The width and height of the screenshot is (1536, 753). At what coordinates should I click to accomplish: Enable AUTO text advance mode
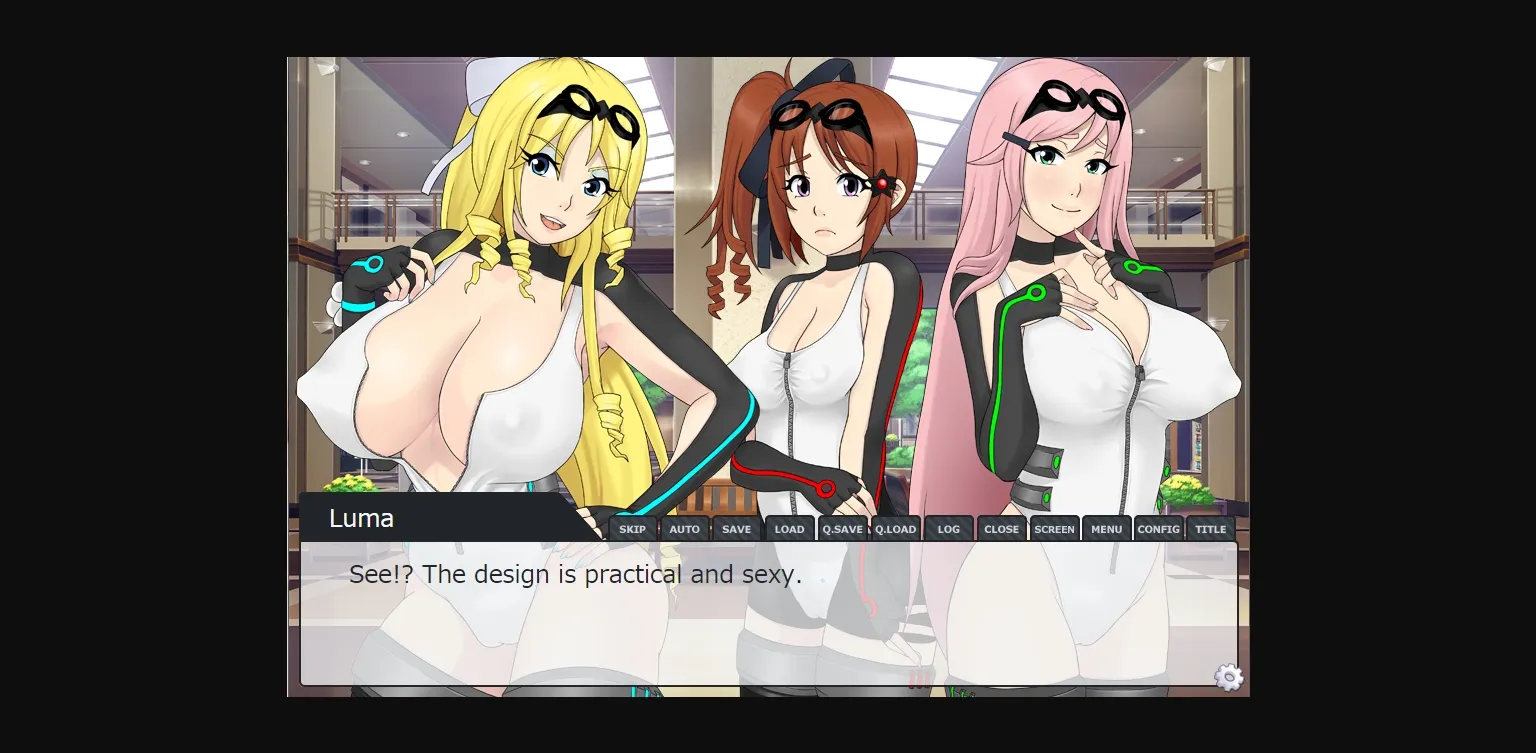[x=684, y=528]
